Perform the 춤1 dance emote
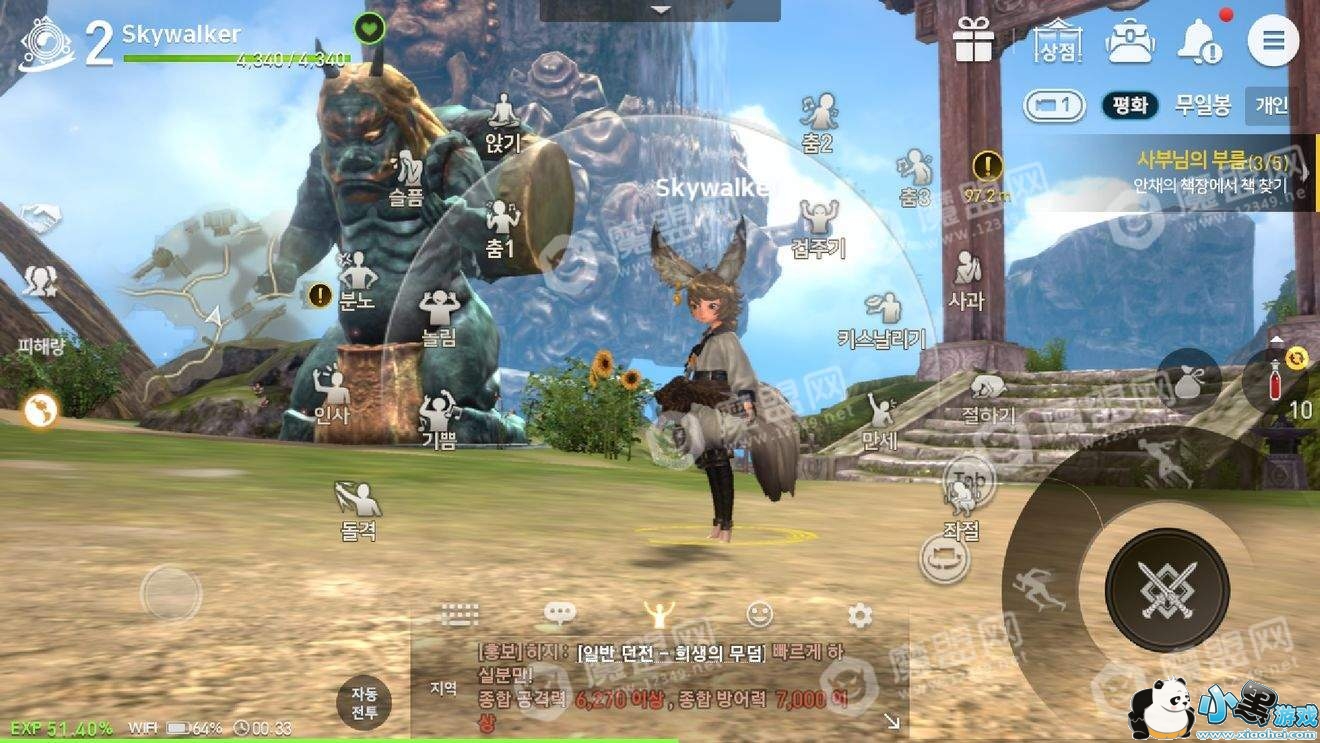 (x=500, y=228)
